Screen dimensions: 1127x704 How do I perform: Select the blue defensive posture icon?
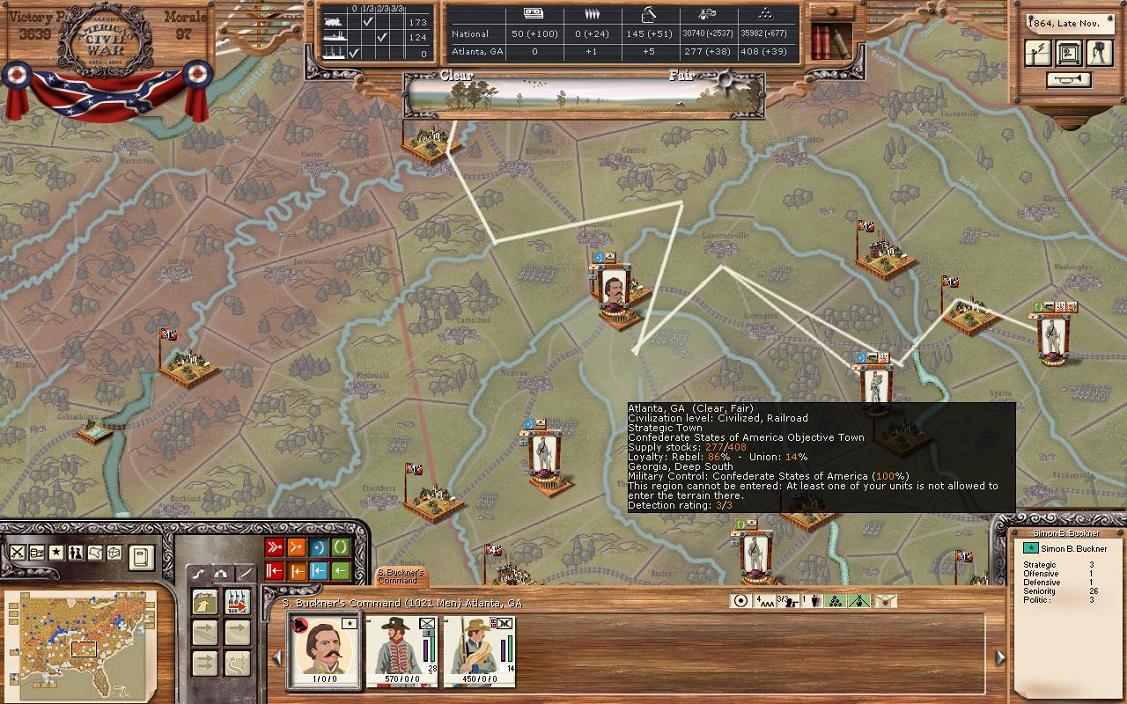[319, 547]
